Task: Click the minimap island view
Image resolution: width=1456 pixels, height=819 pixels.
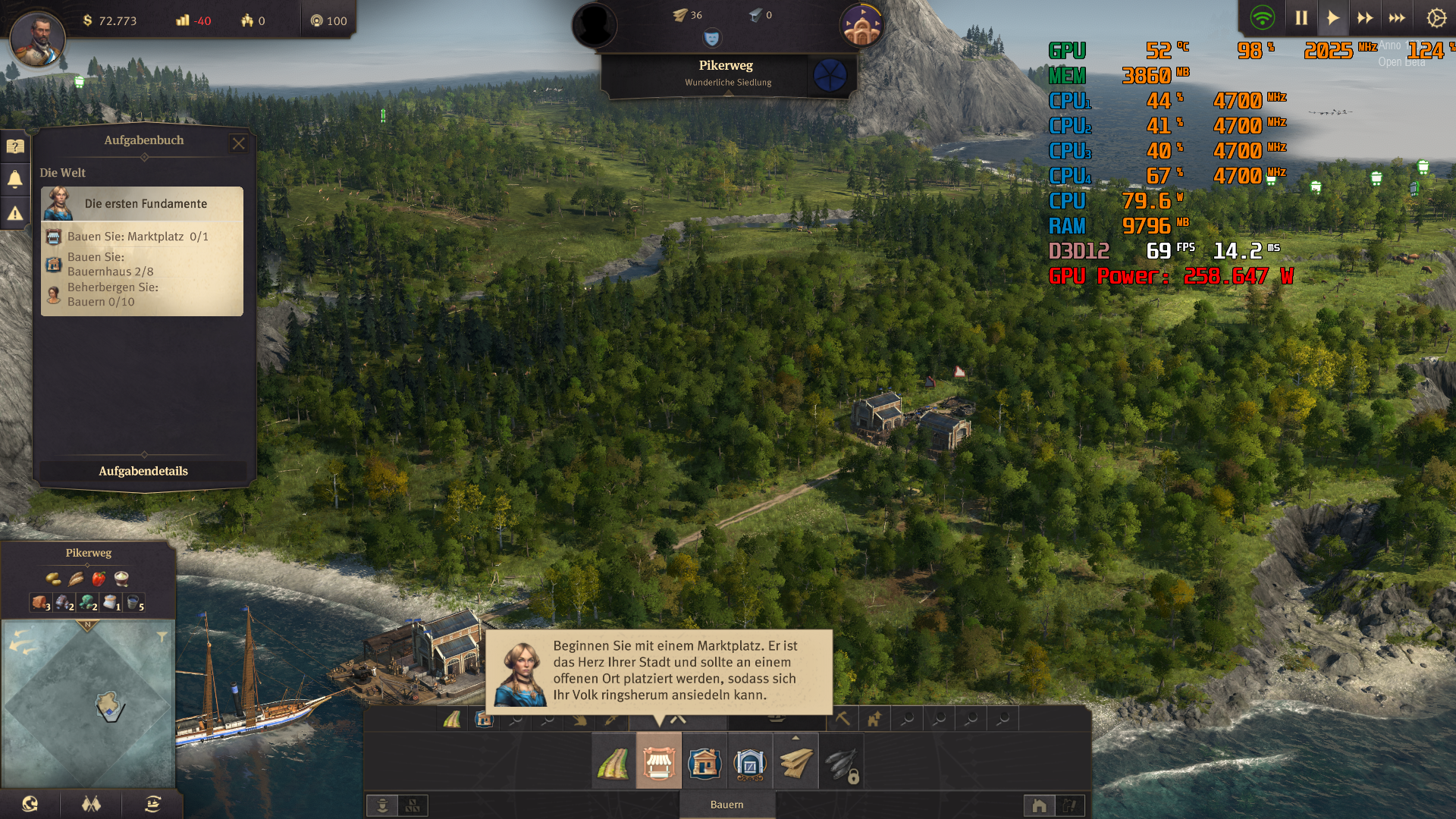Action: (109, 706)
